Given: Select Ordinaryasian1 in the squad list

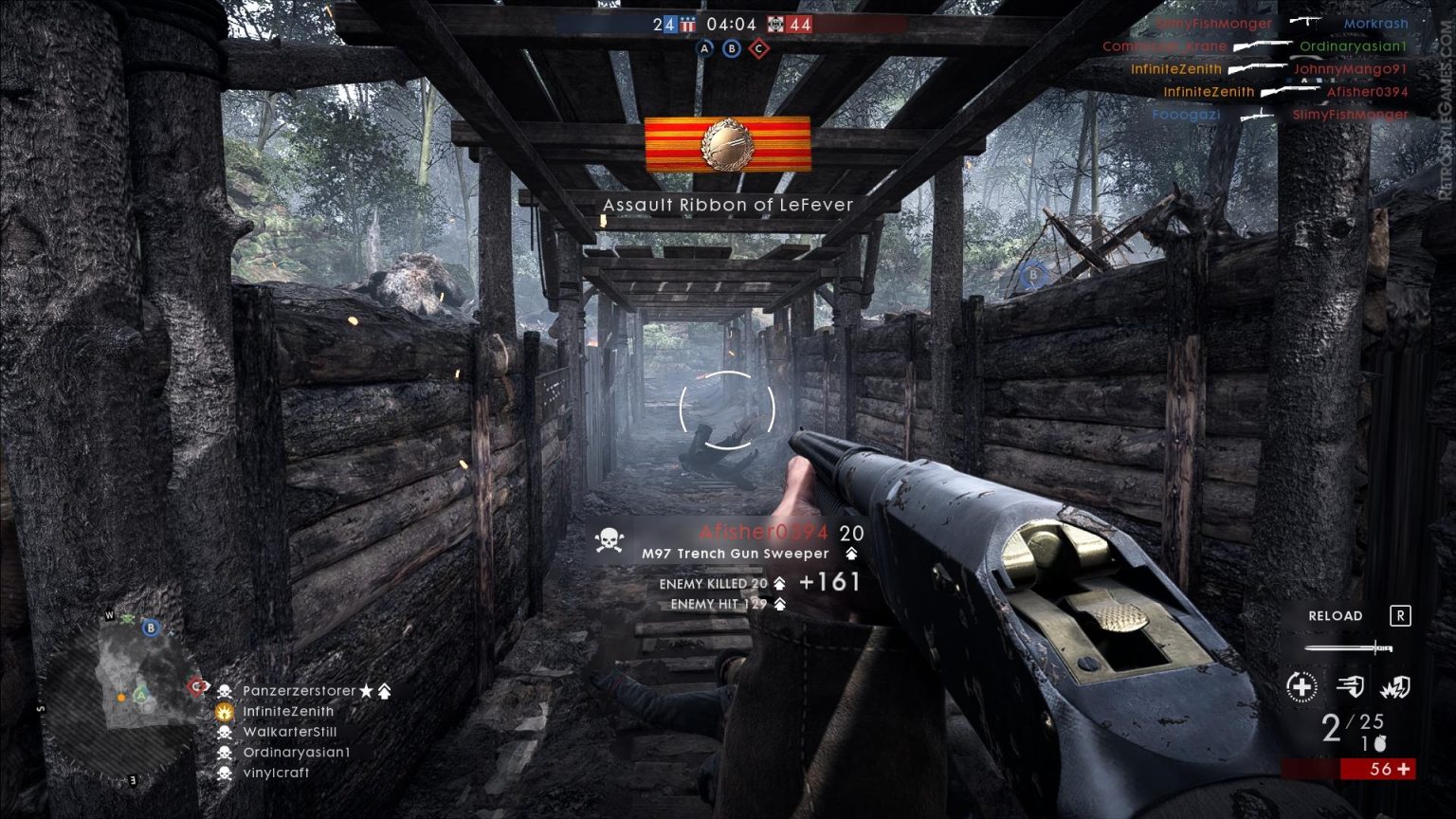Looking at the screenshot, I should coord(297,753).
